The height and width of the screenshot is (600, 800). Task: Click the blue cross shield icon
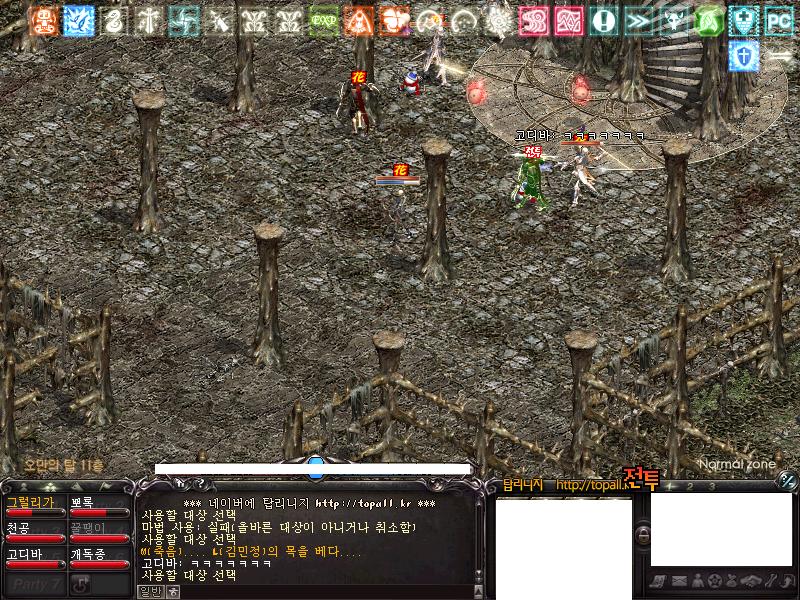coord(743,55)
